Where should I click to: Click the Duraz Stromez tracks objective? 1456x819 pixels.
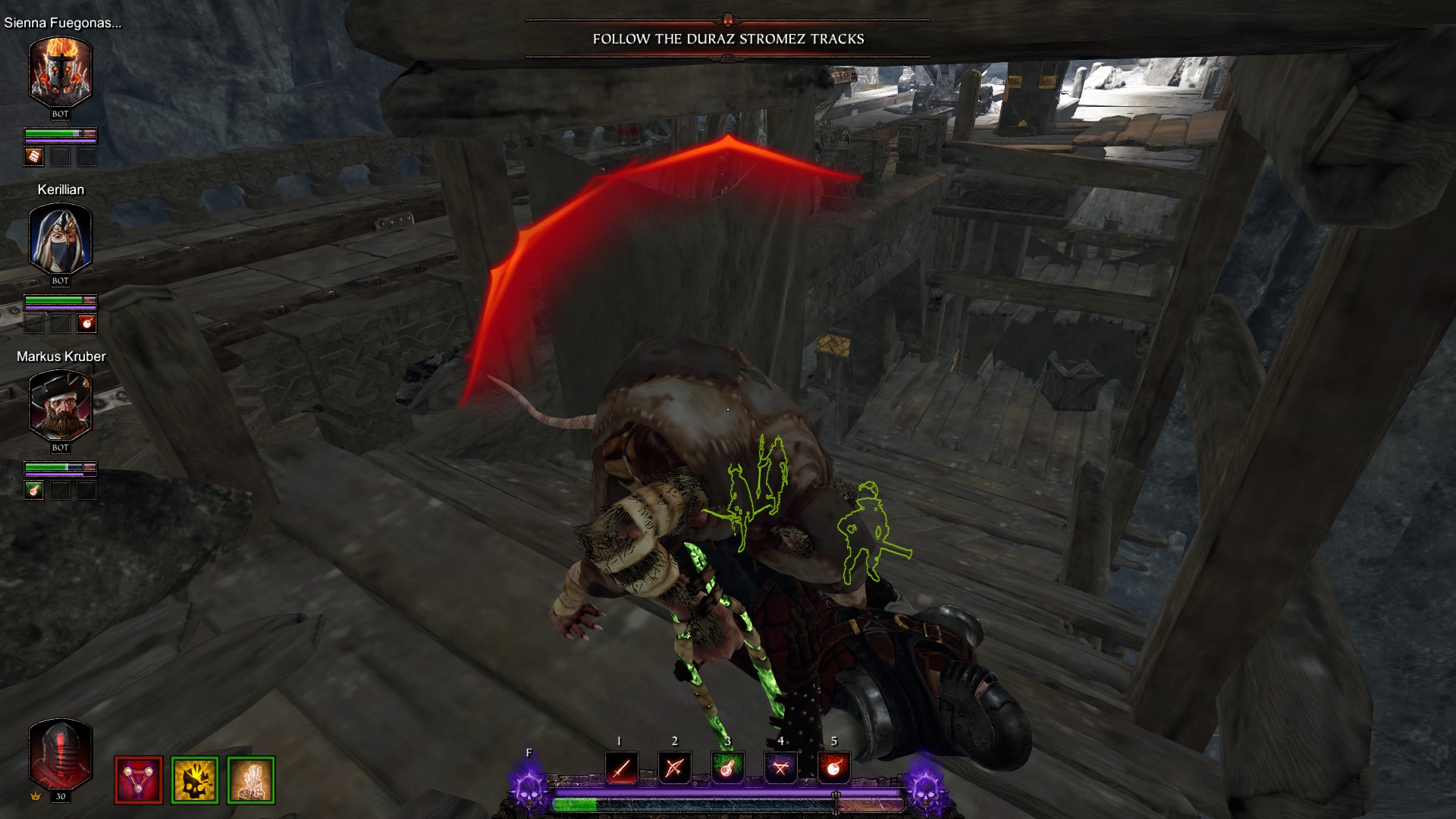[728, 39]
